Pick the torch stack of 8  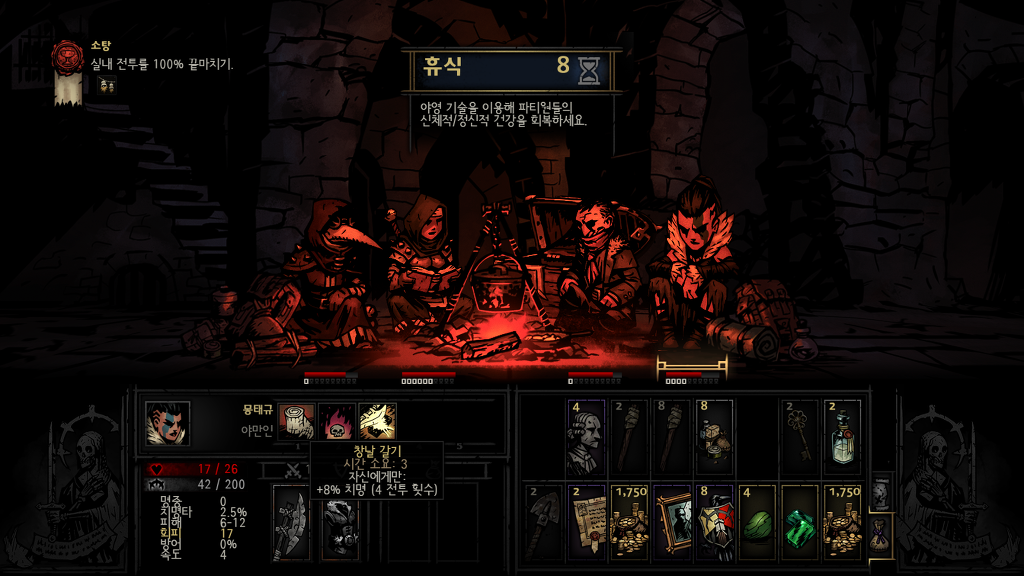(x=671, y=437)
